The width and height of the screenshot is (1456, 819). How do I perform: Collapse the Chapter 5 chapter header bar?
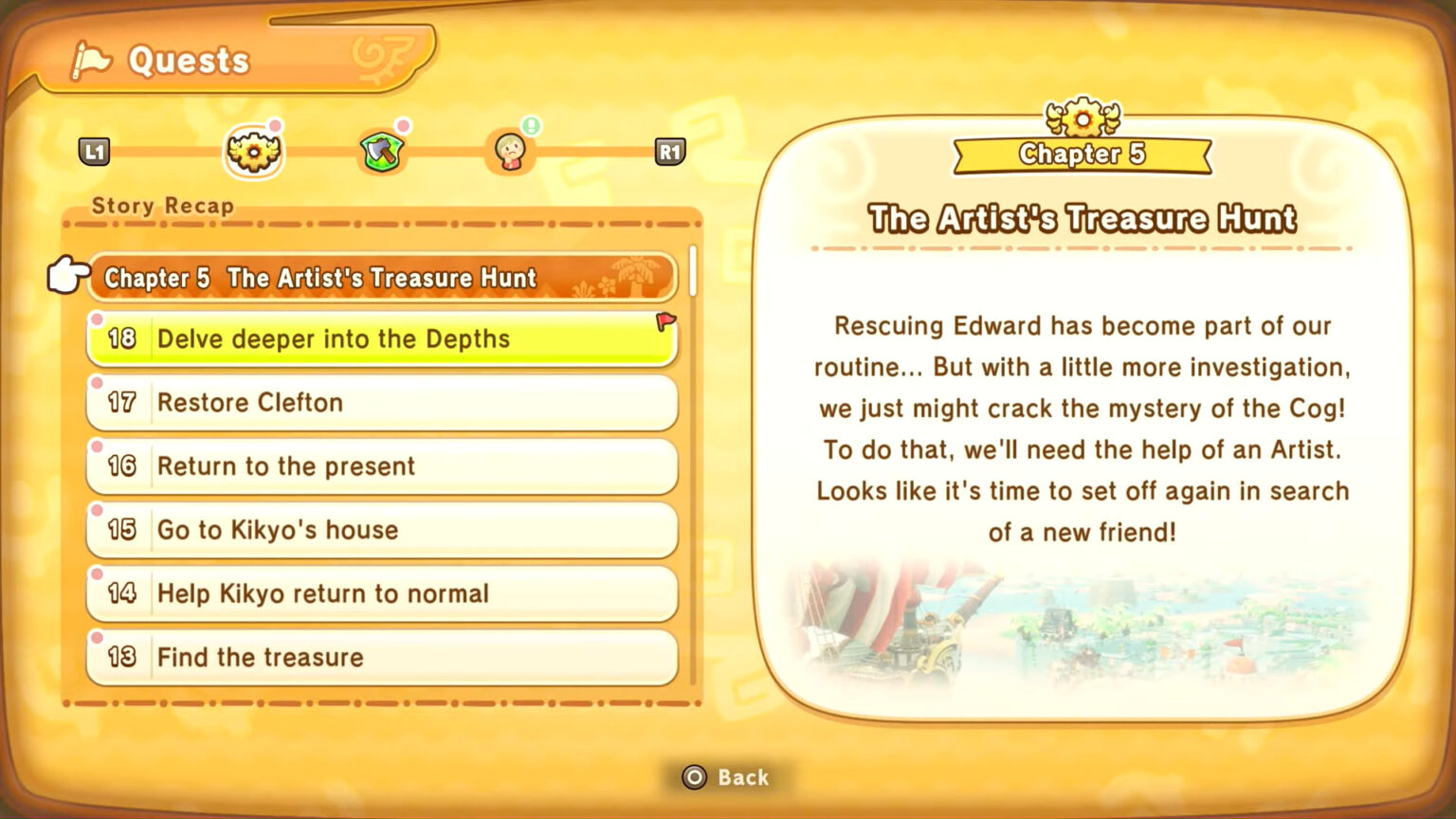tap(379, 278)
